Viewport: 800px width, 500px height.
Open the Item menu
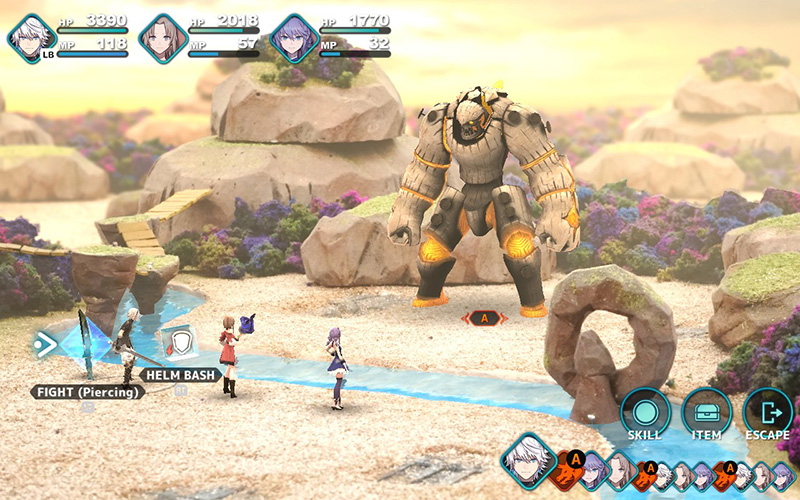click(706, 413)
